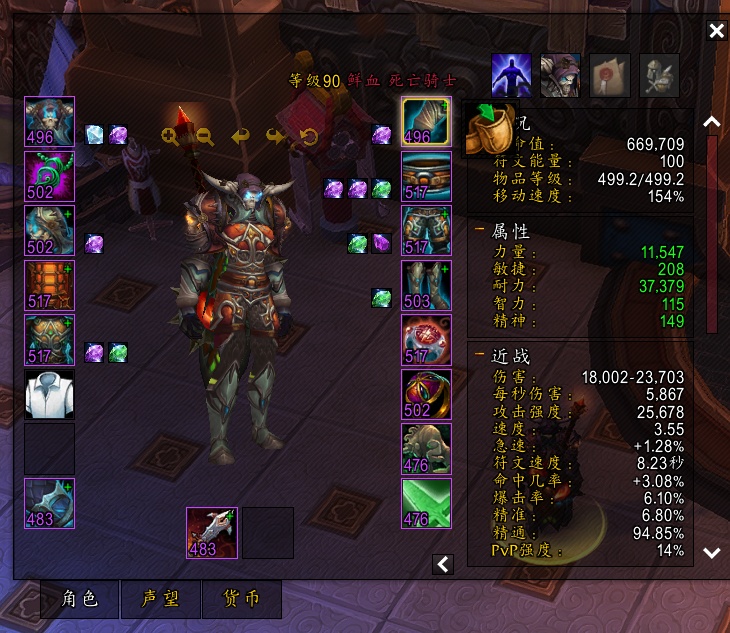Switch to the 角色 tab
The image size is (730, 633).
point(79,599)
